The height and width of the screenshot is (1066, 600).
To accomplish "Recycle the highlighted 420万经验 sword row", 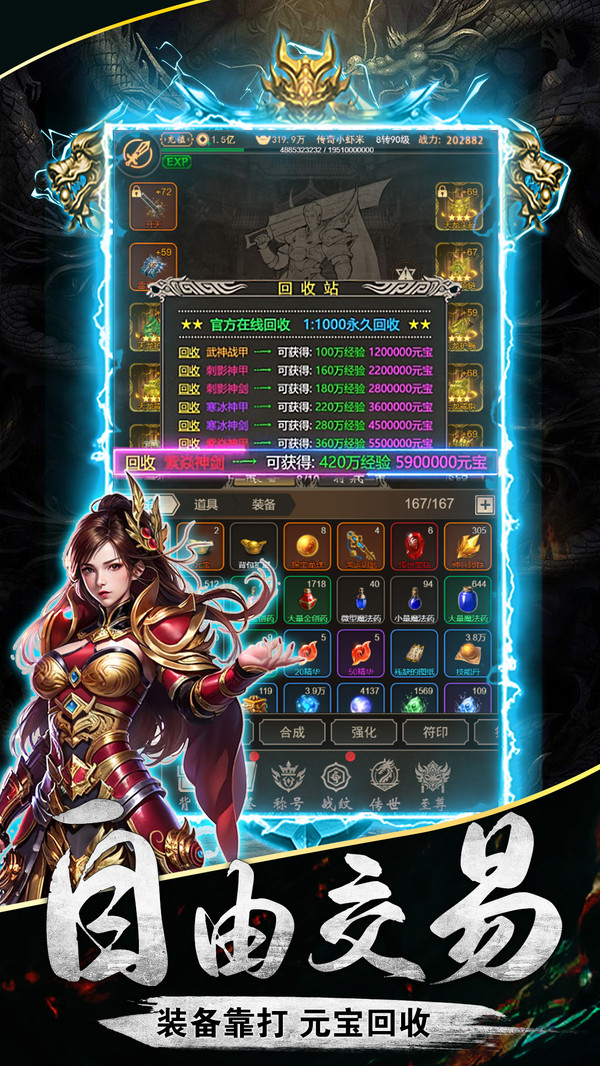I will [x=305, y=462].
